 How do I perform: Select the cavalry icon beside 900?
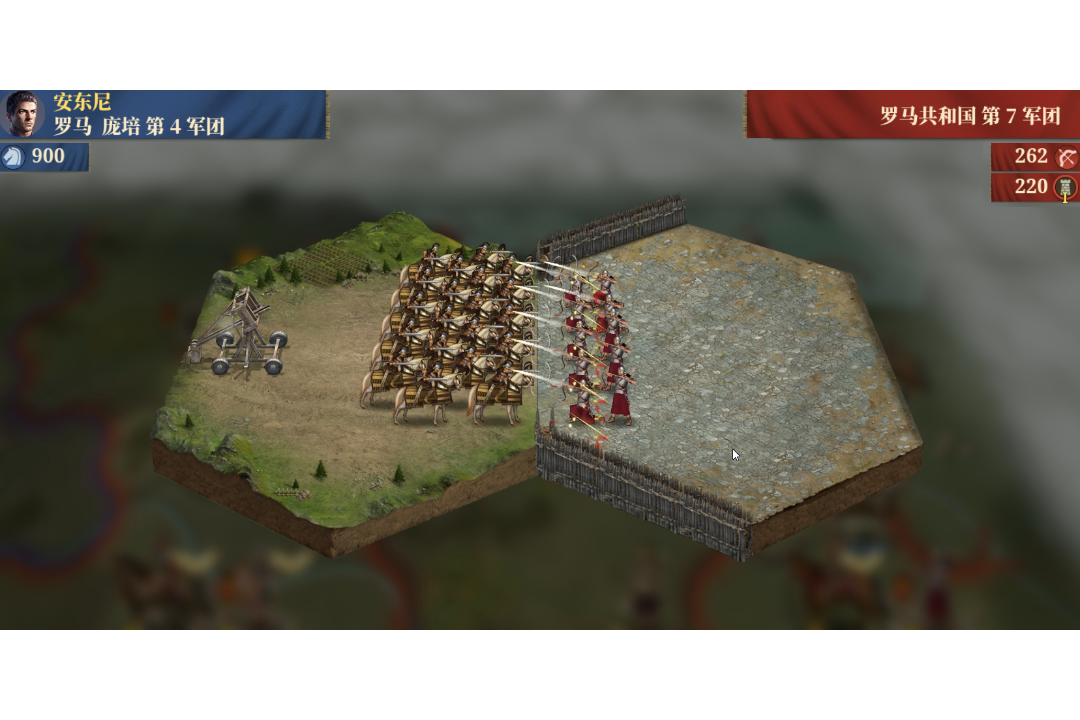pyautogui.click(x=13, y=157)
